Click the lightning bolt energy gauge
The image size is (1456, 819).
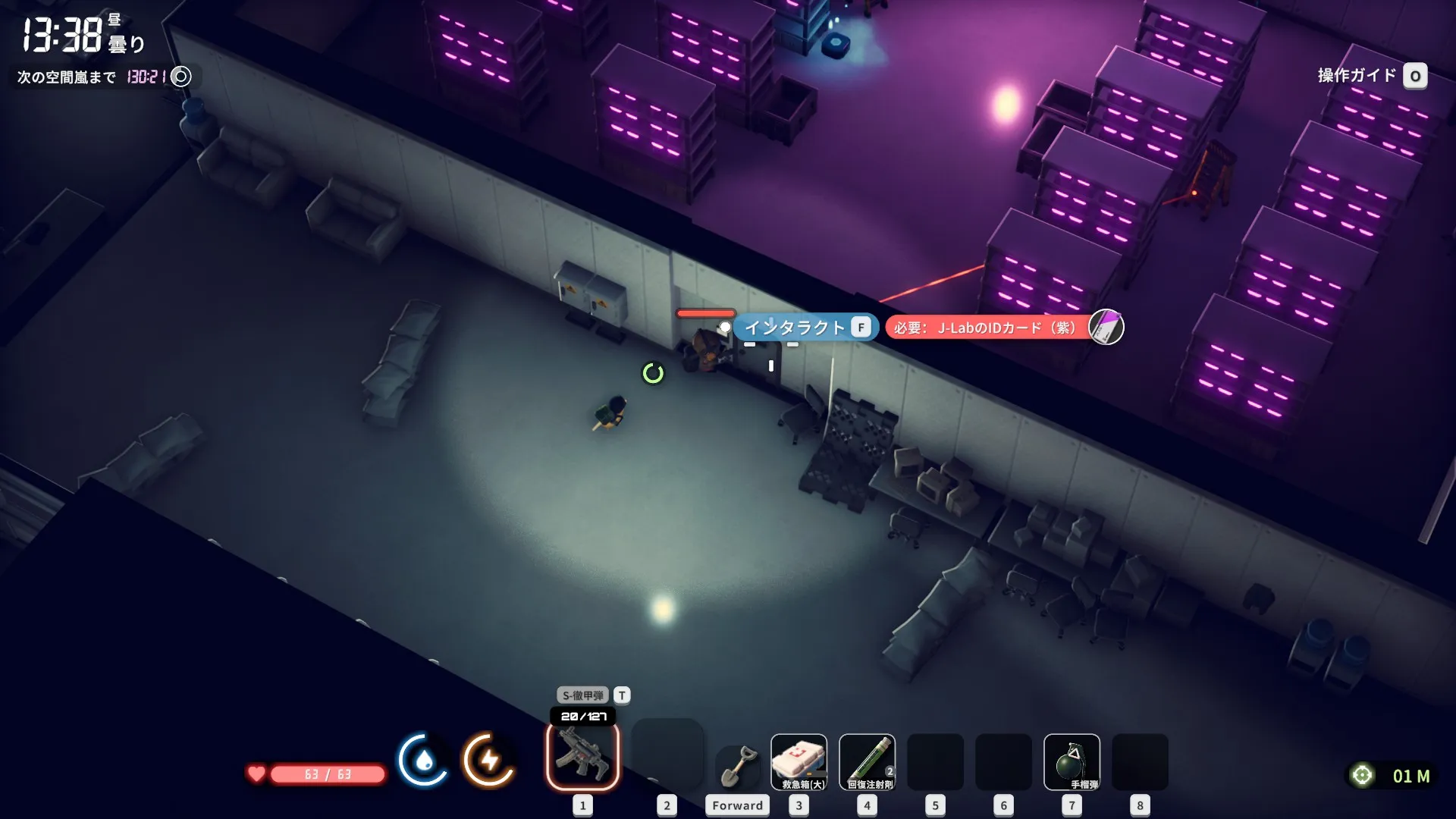[489, 760]
